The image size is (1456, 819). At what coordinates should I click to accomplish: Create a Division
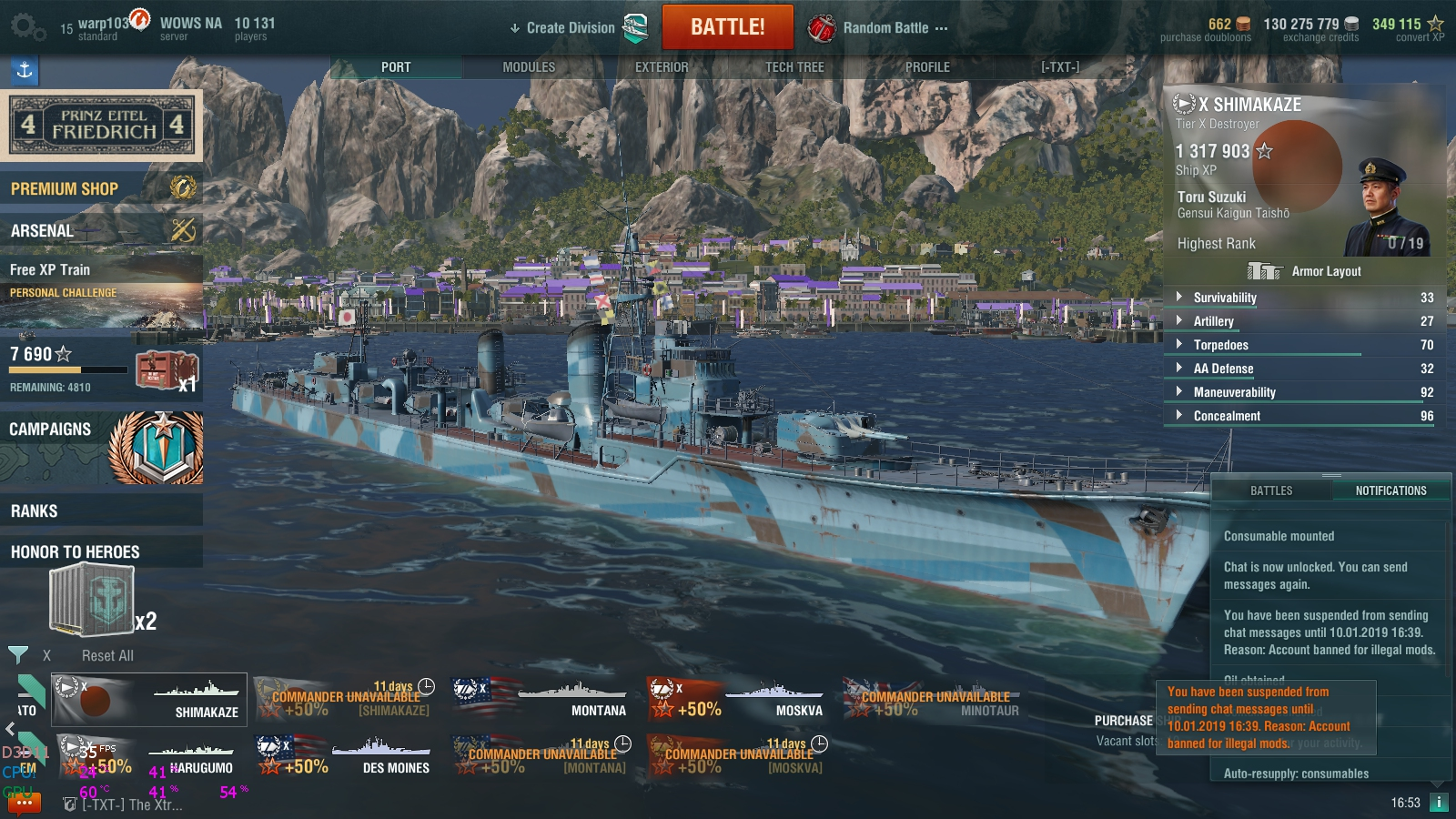570,28
